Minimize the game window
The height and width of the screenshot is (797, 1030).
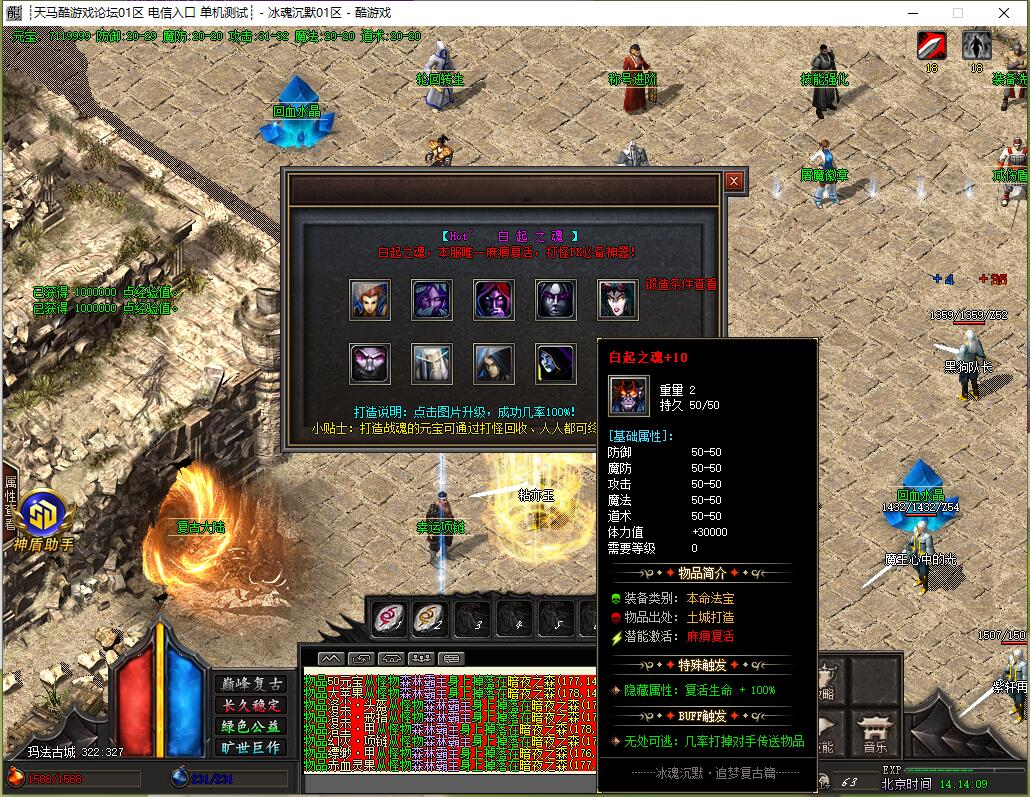(x=913, y=13)
